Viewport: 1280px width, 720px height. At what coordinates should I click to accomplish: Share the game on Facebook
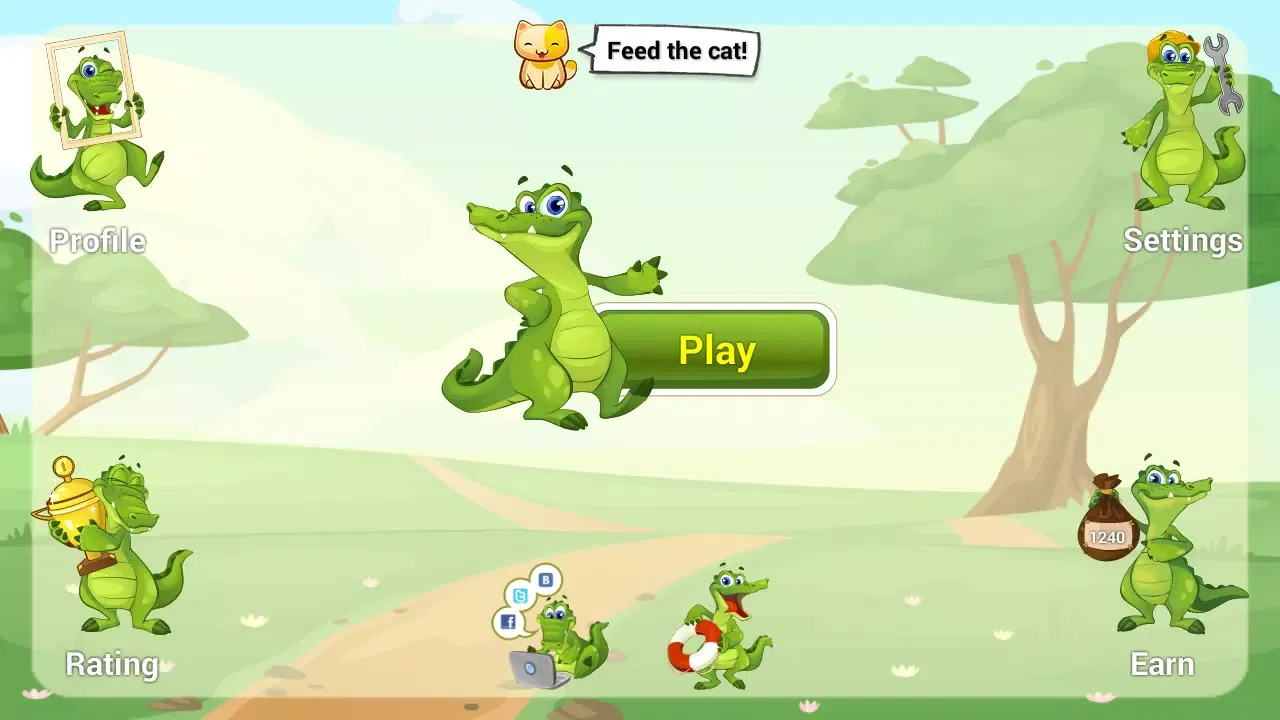coord(510,621)
